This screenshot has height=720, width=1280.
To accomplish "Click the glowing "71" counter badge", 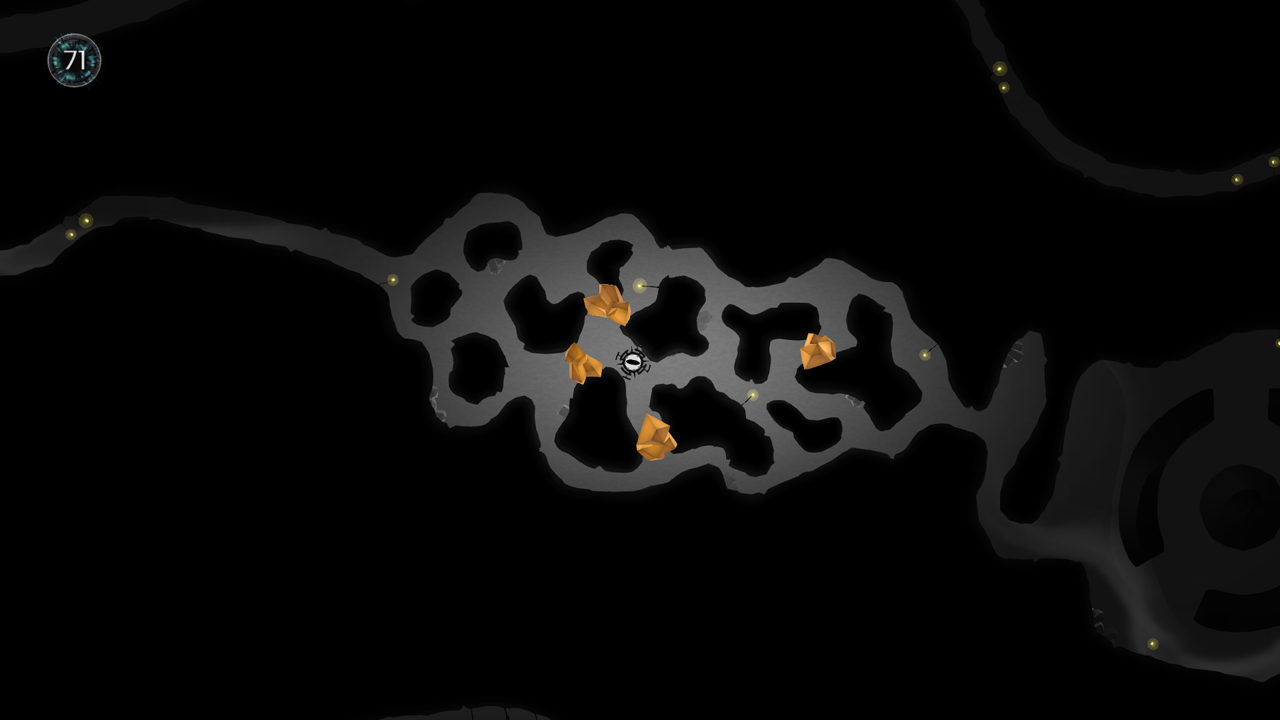I will (x=73, y=60).
